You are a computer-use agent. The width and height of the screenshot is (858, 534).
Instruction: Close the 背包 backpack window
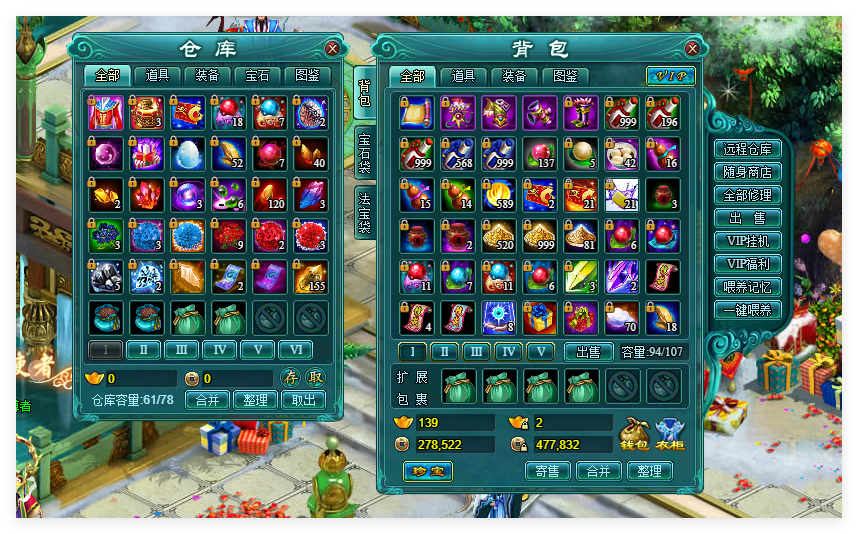pos(692,48)
